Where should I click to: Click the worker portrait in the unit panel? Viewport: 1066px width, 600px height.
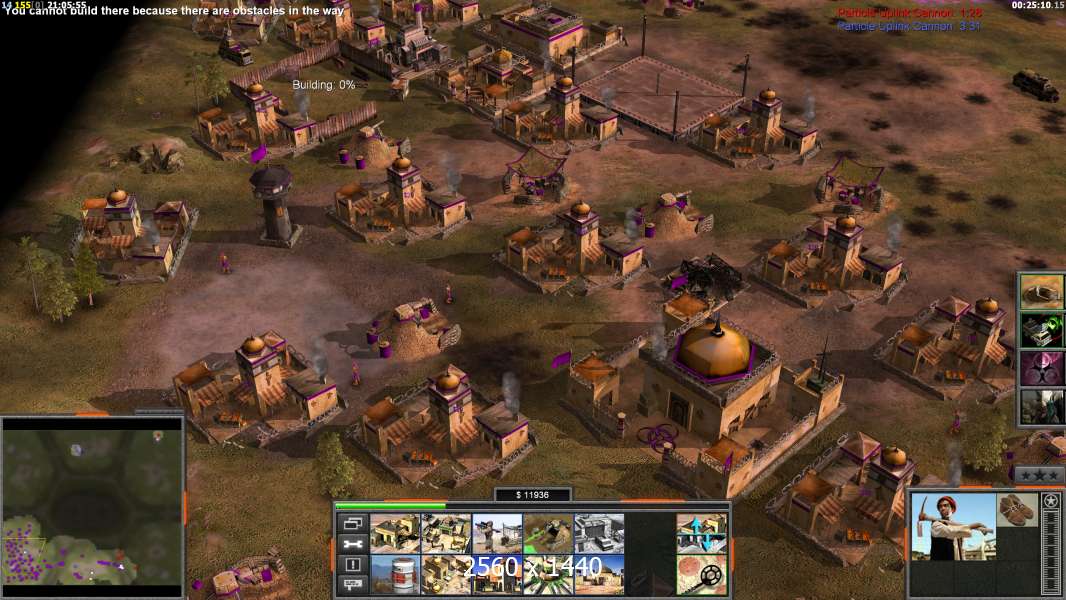pos(954,527)
